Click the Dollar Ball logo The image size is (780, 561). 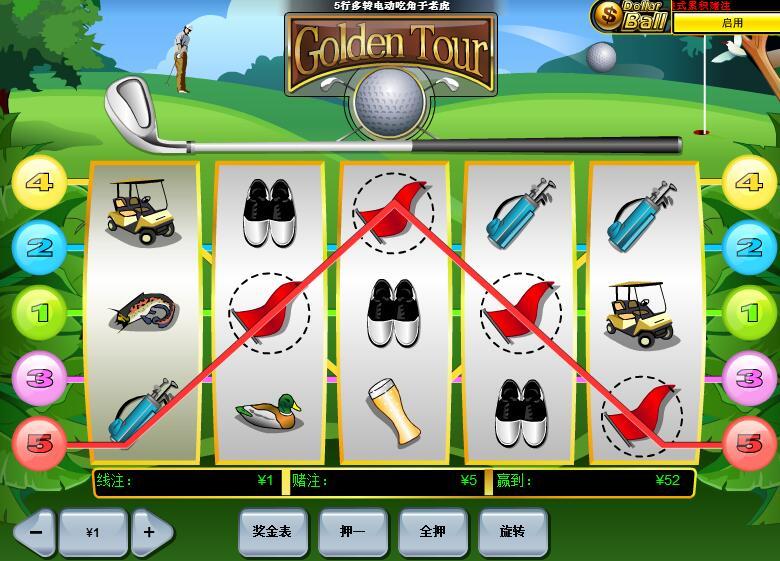(x=632, y=16)
